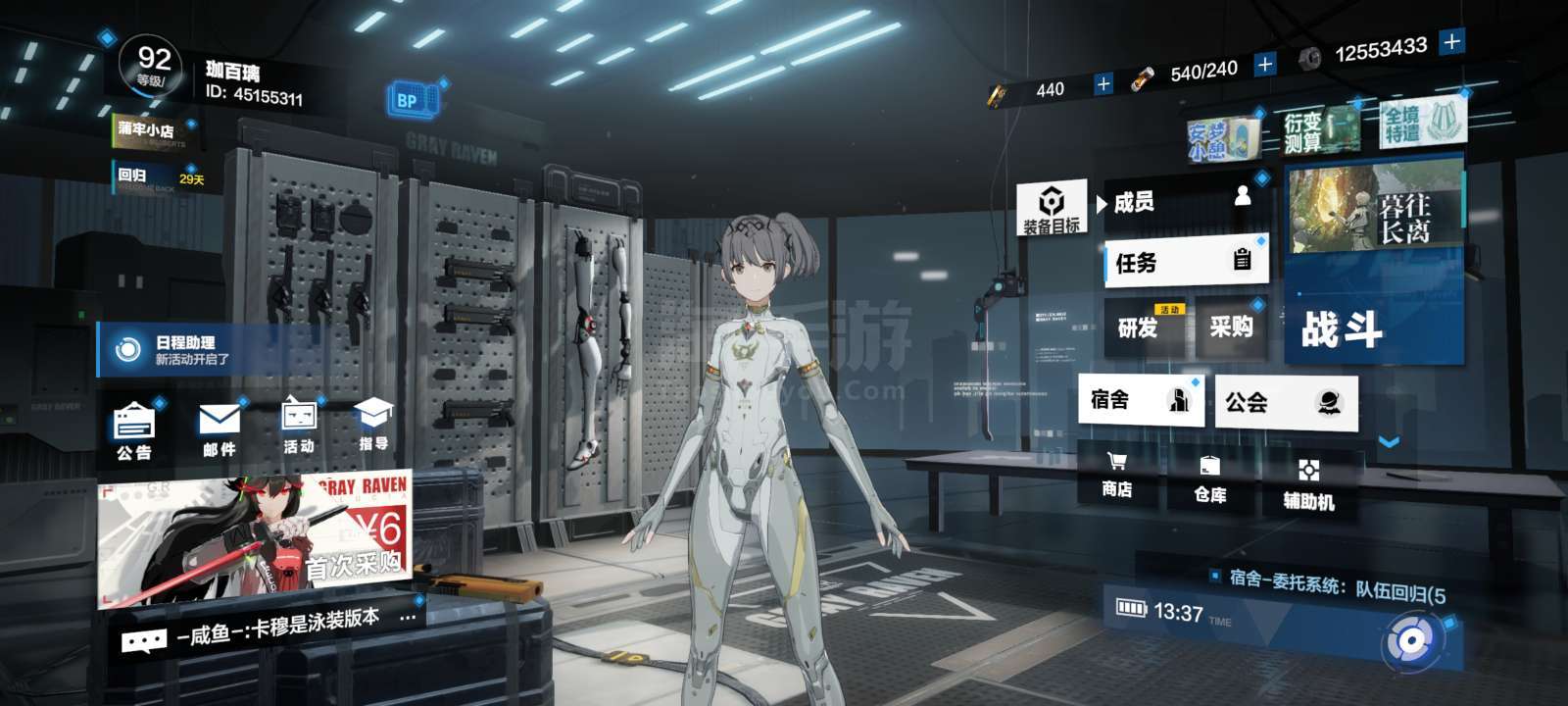Open the 仓库 warehouse
This screenshot has height=706, width=1568.
point(1210,479)
